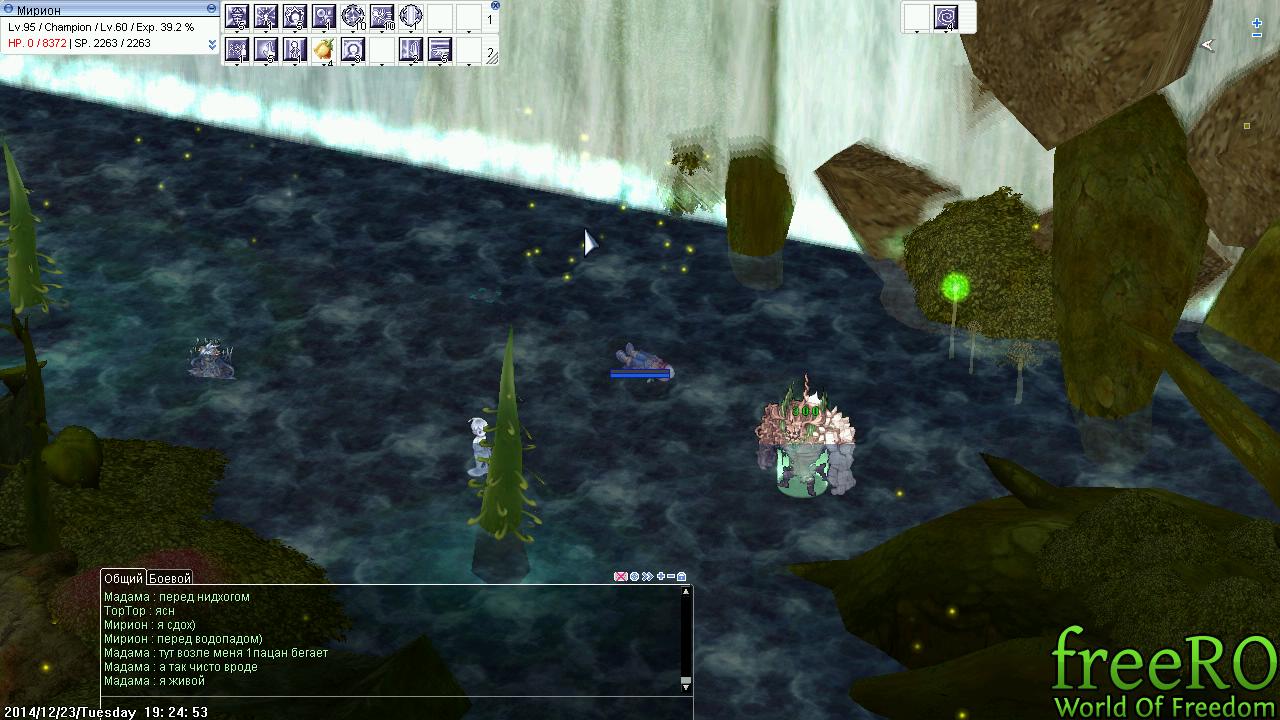Activate the first skill in the top hotbar row

(x=237, y=17)
